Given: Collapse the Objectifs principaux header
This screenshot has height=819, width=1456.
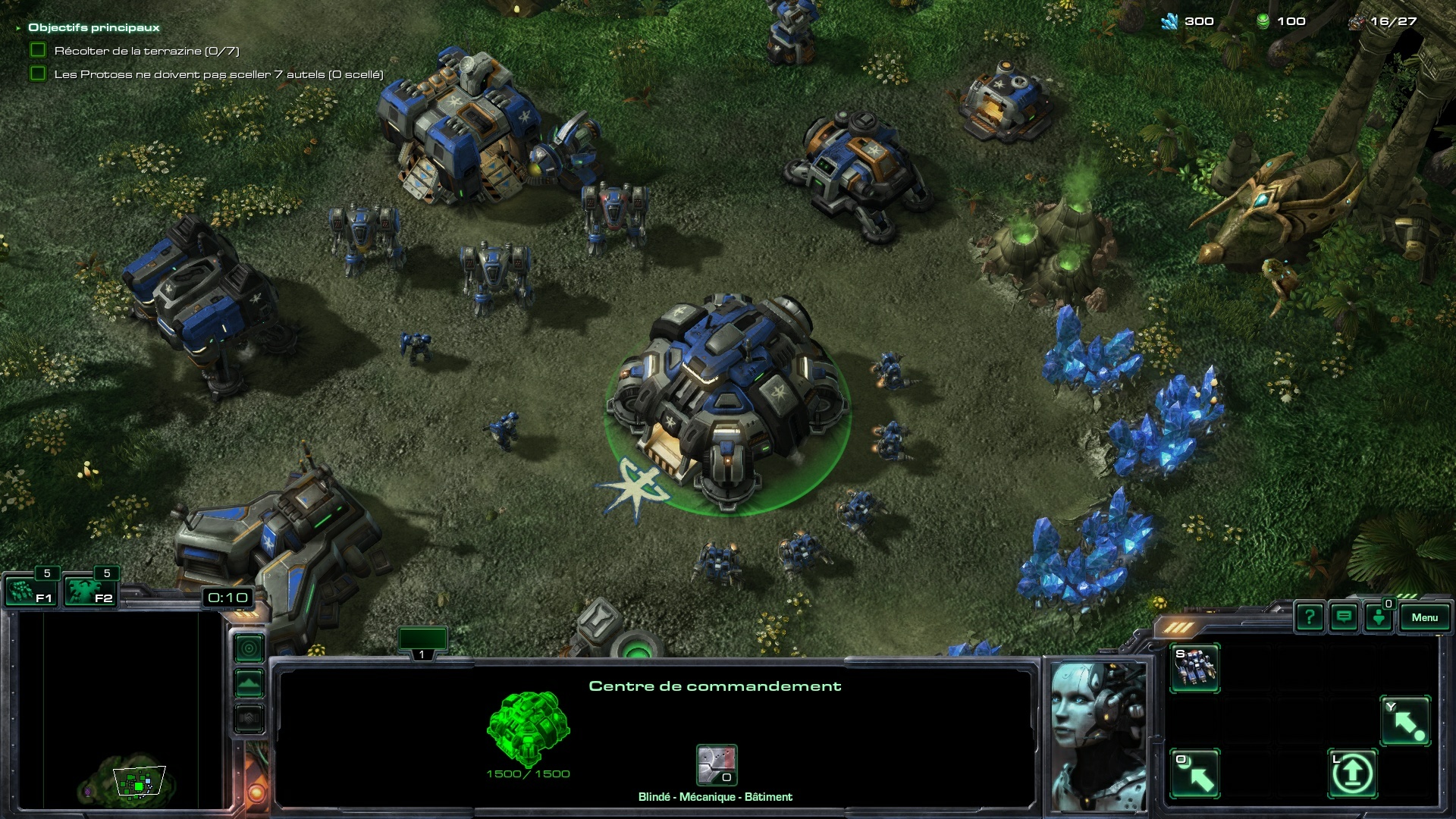Looking at the screenshot, I should coord(18,28).
